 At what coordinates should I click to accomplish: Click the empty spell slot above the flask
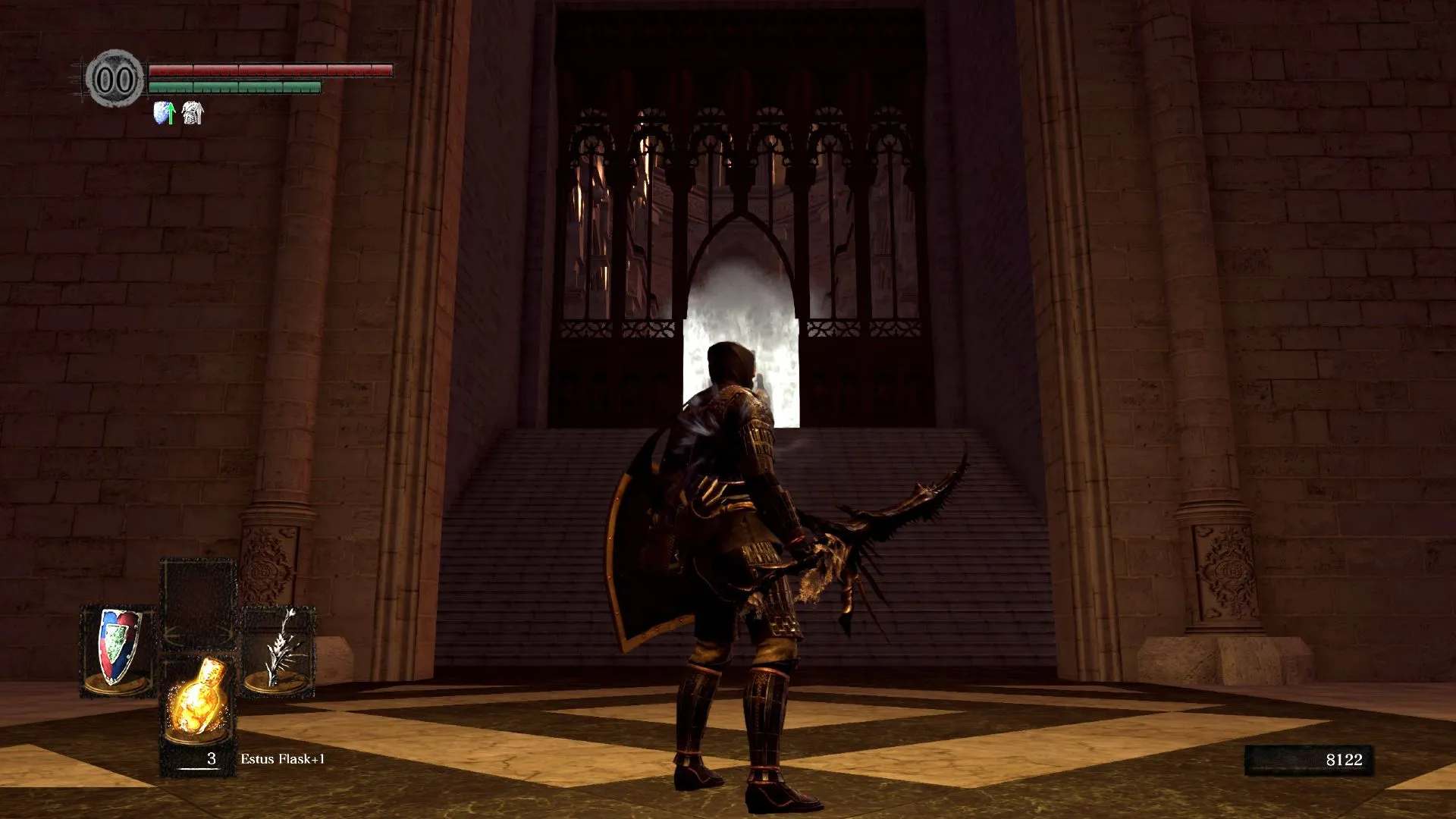pyautogui.click(x=199, y=601)
